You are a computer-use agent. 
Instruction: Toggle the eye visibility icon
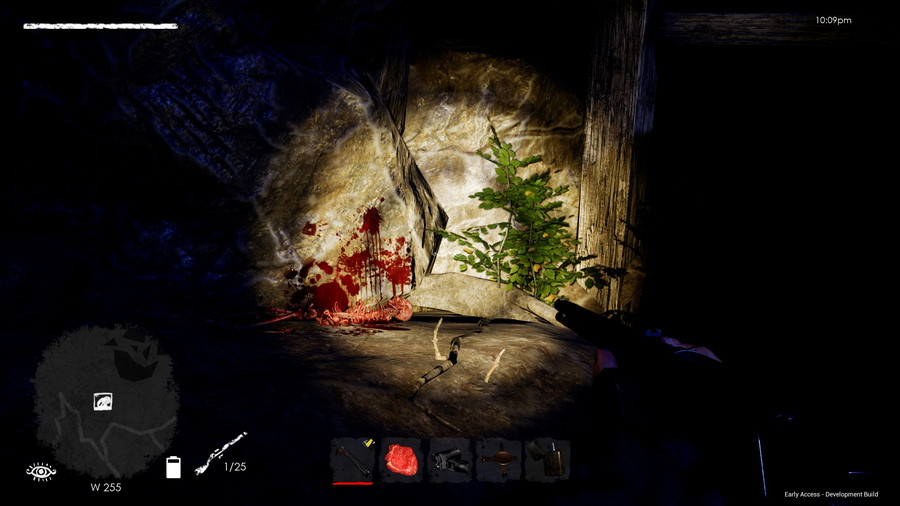point(41,471)
